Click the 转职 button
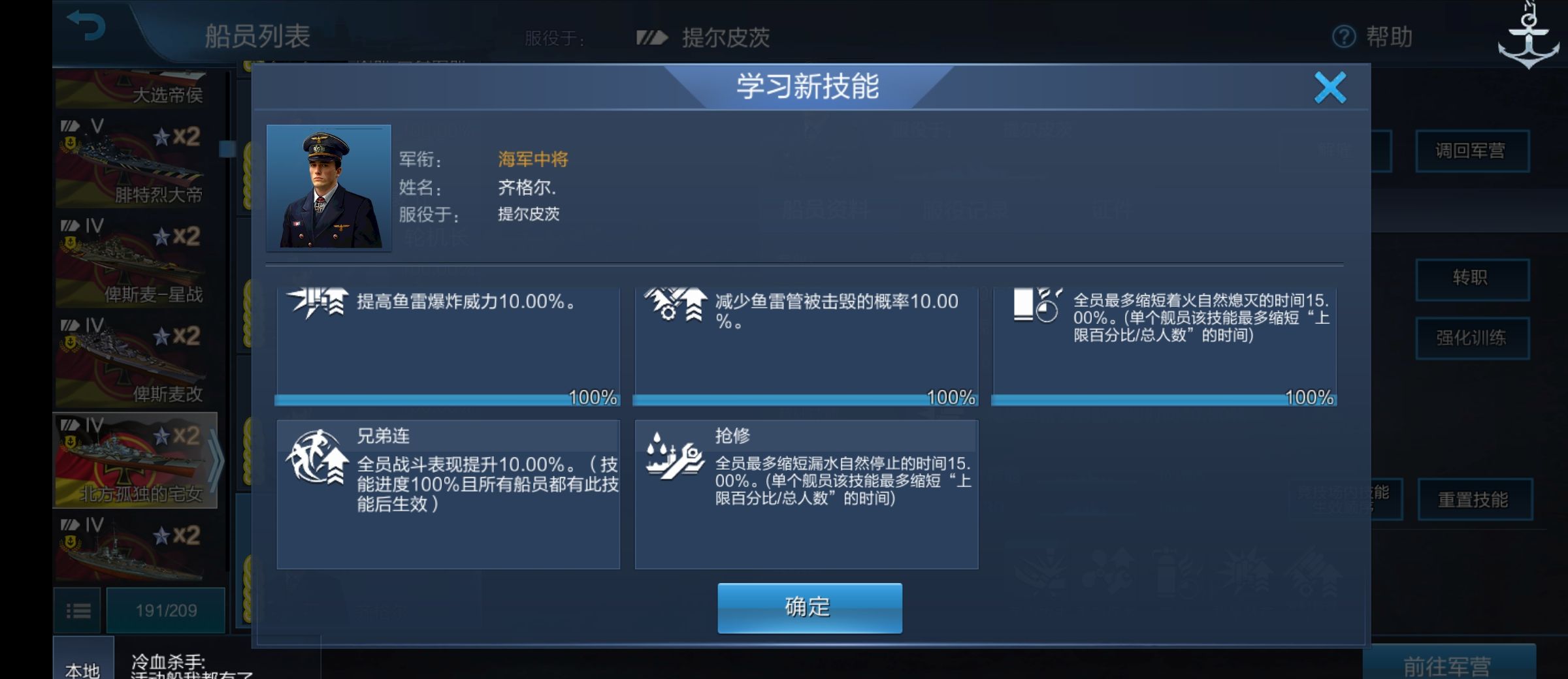The image size is (1568, 679). (1473, 277)
